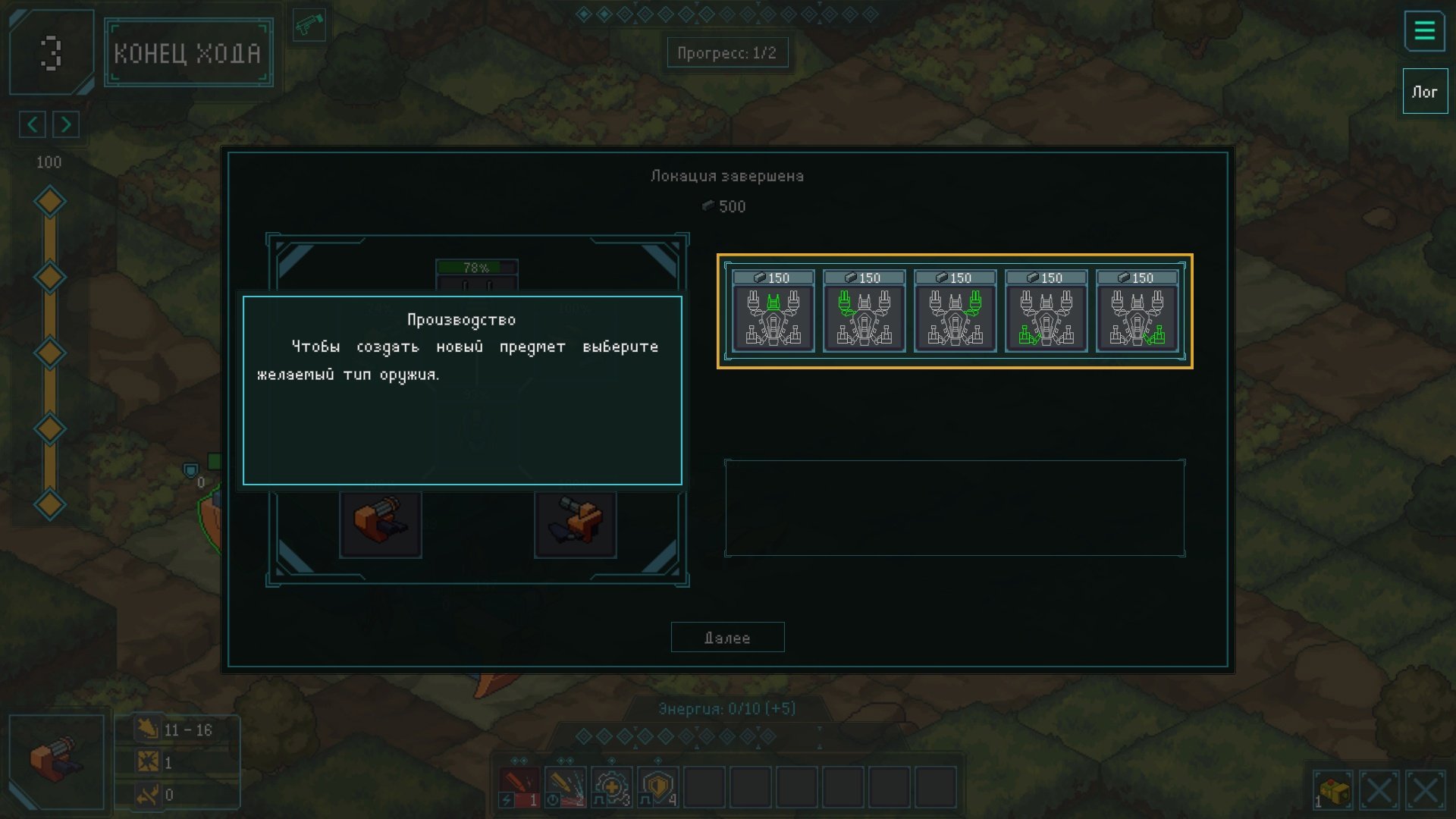This screenshot has height=819, width=1456.
Task: Go to previous unit with left arrow
Action: (x=33, y=124)
